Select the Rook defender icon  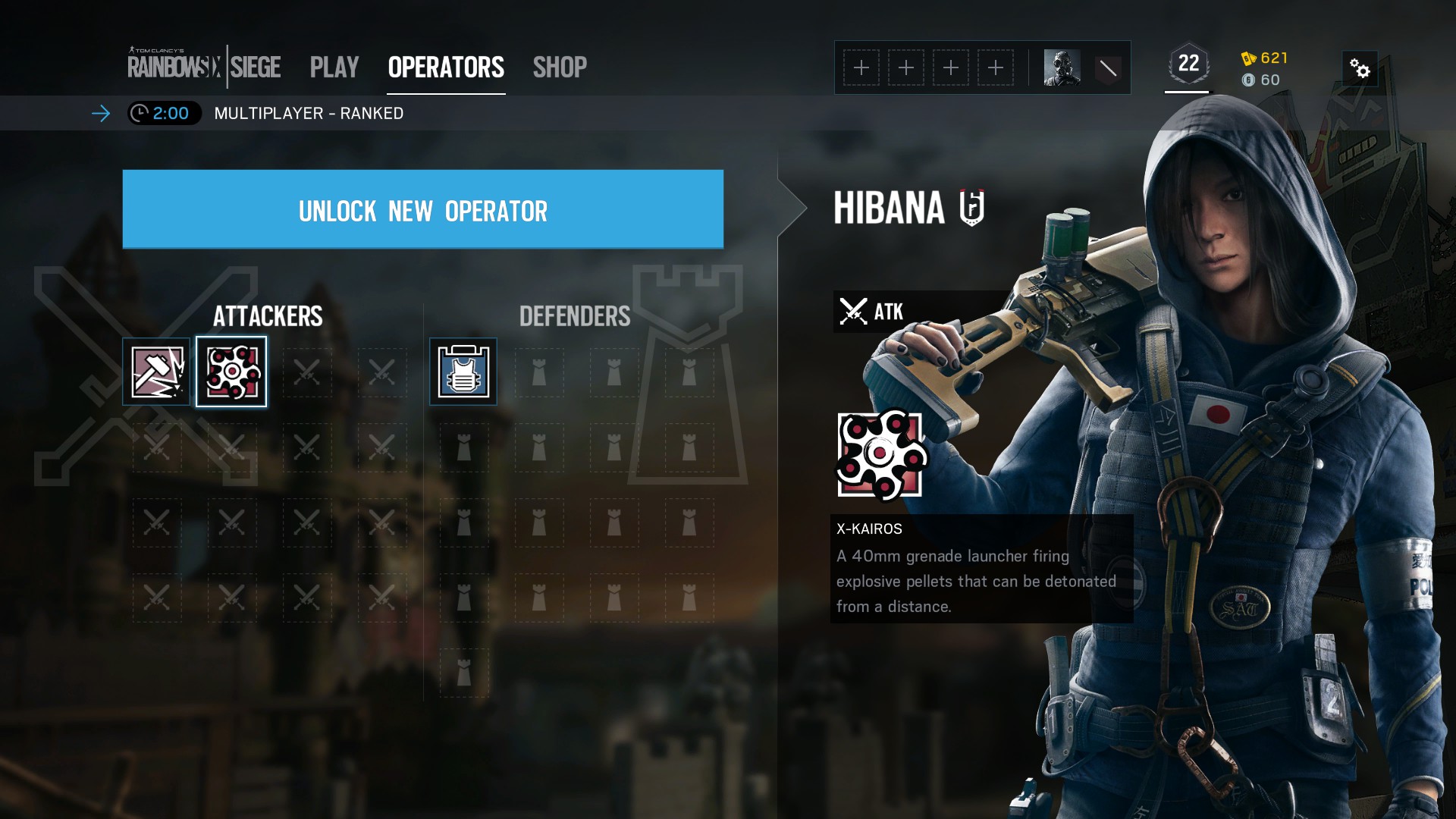tap(463, 372)
